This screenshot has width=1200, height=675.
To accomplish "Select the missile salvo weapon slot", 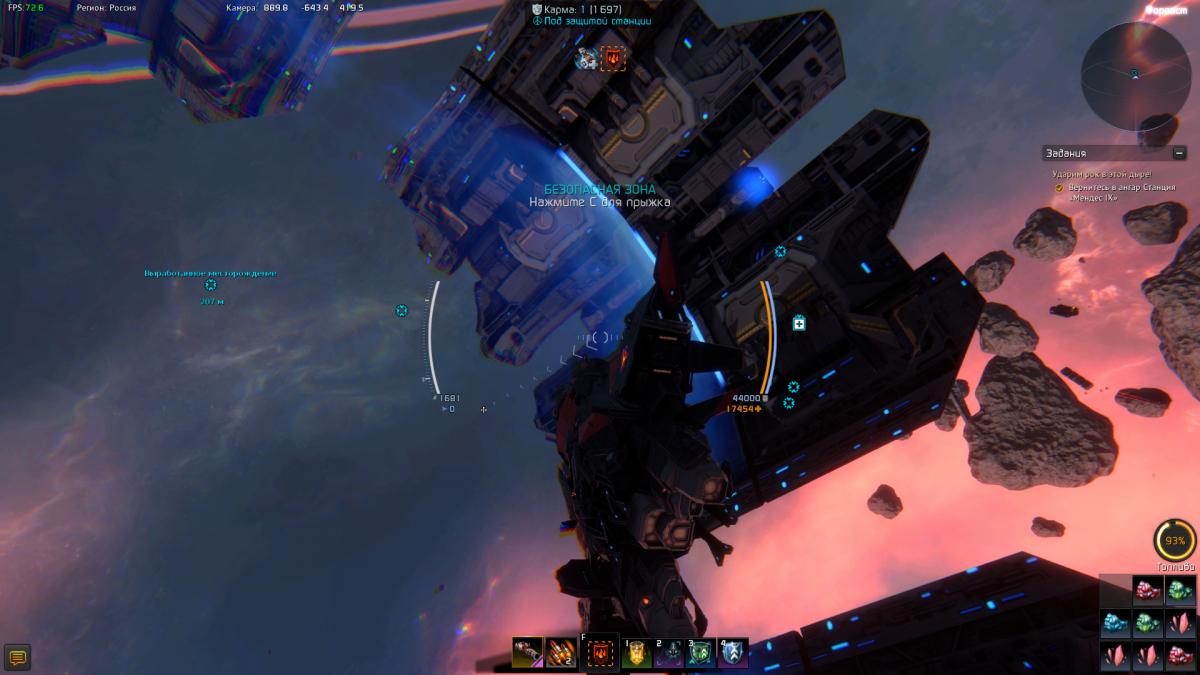I will point(560,653).
